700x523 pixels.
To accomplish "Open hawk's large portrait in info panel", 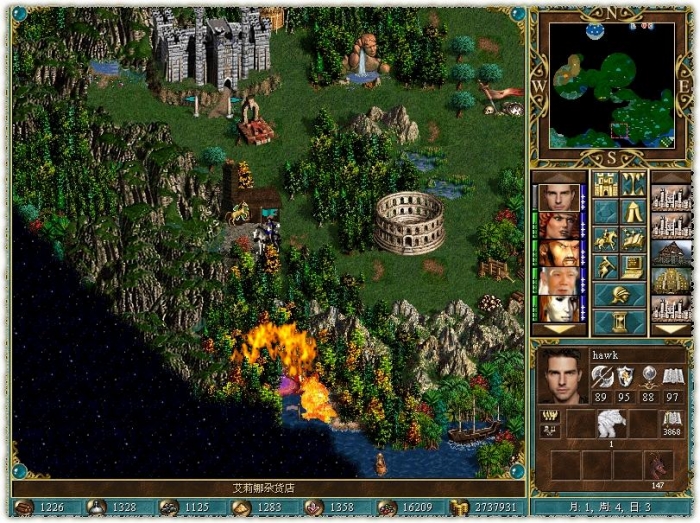I will tap(562, 375).
